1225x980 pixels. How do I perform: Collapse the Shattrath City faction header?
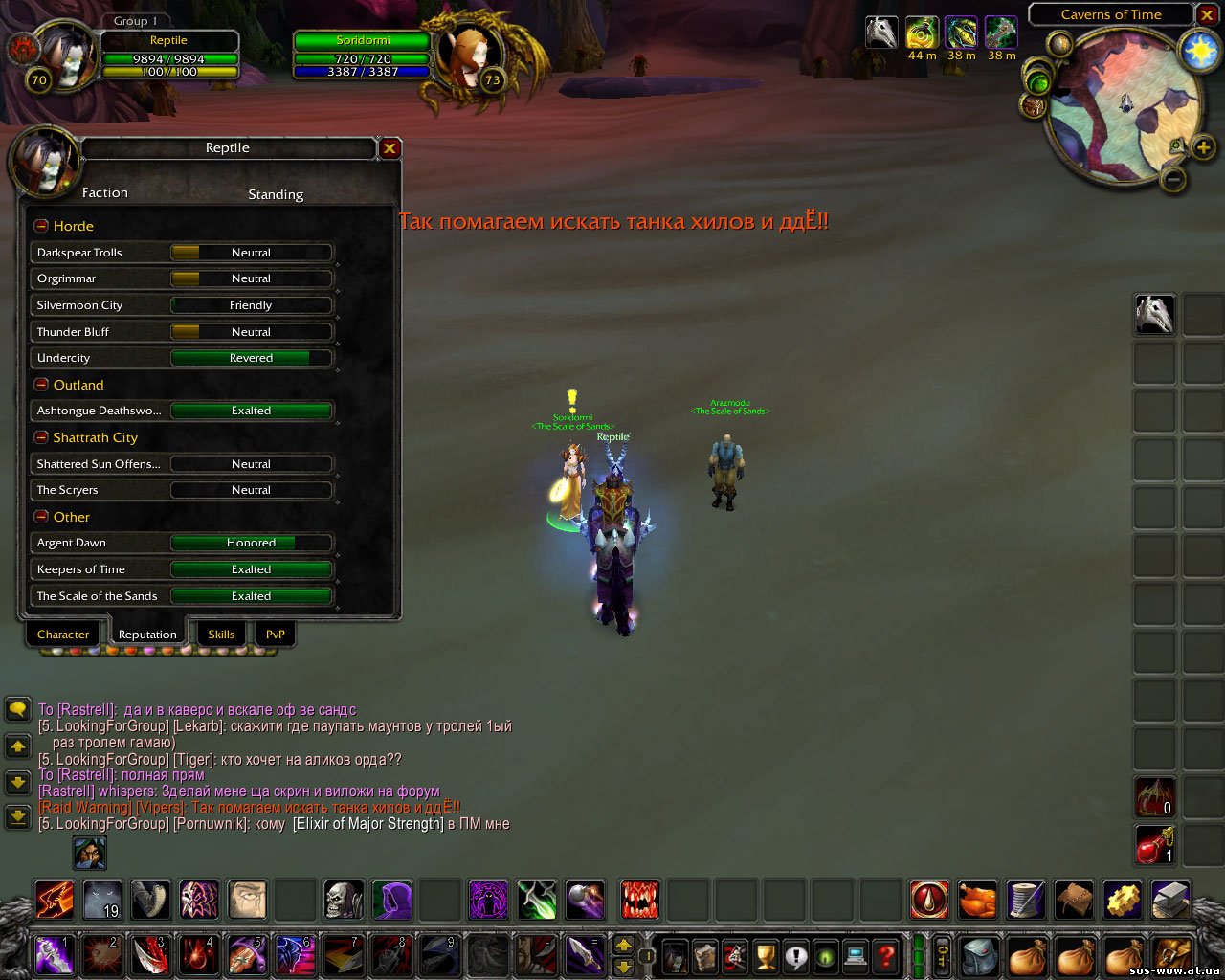(x=41, y=437)
